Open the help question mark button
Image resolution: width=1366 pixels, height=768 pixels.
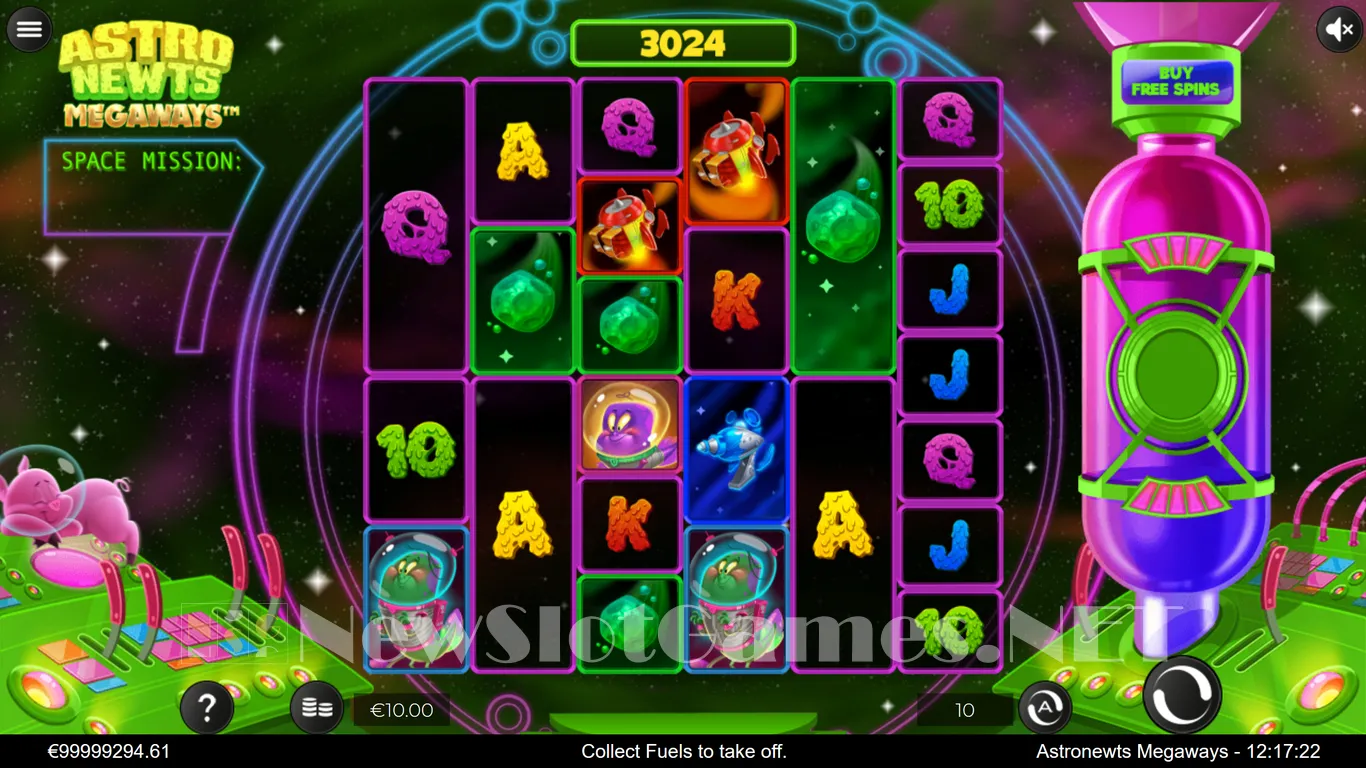point(207,709)
